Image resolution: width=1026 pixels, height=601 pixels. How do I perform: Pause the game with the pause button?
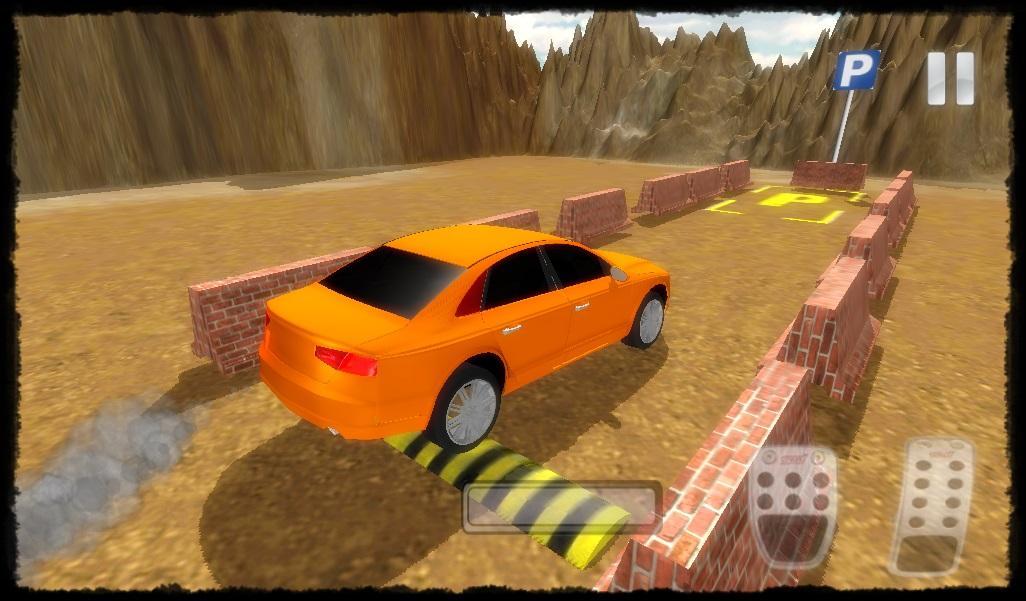949,78
